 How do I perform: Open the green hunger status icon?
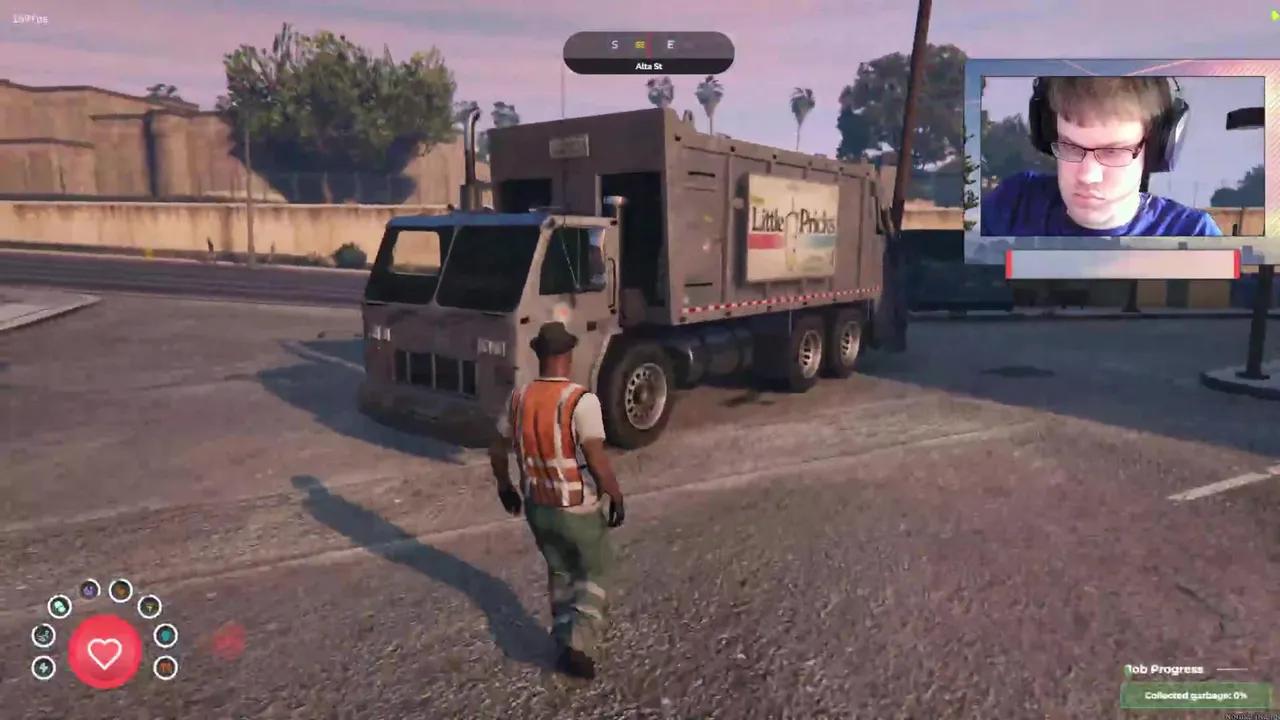59,607
